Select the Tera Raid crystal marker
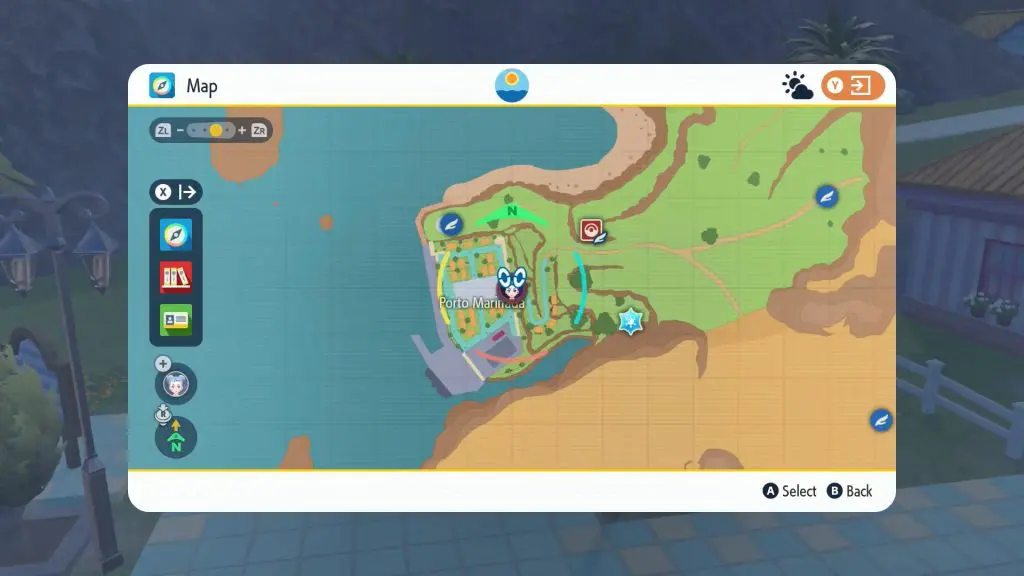 click(x=630, y=321)
